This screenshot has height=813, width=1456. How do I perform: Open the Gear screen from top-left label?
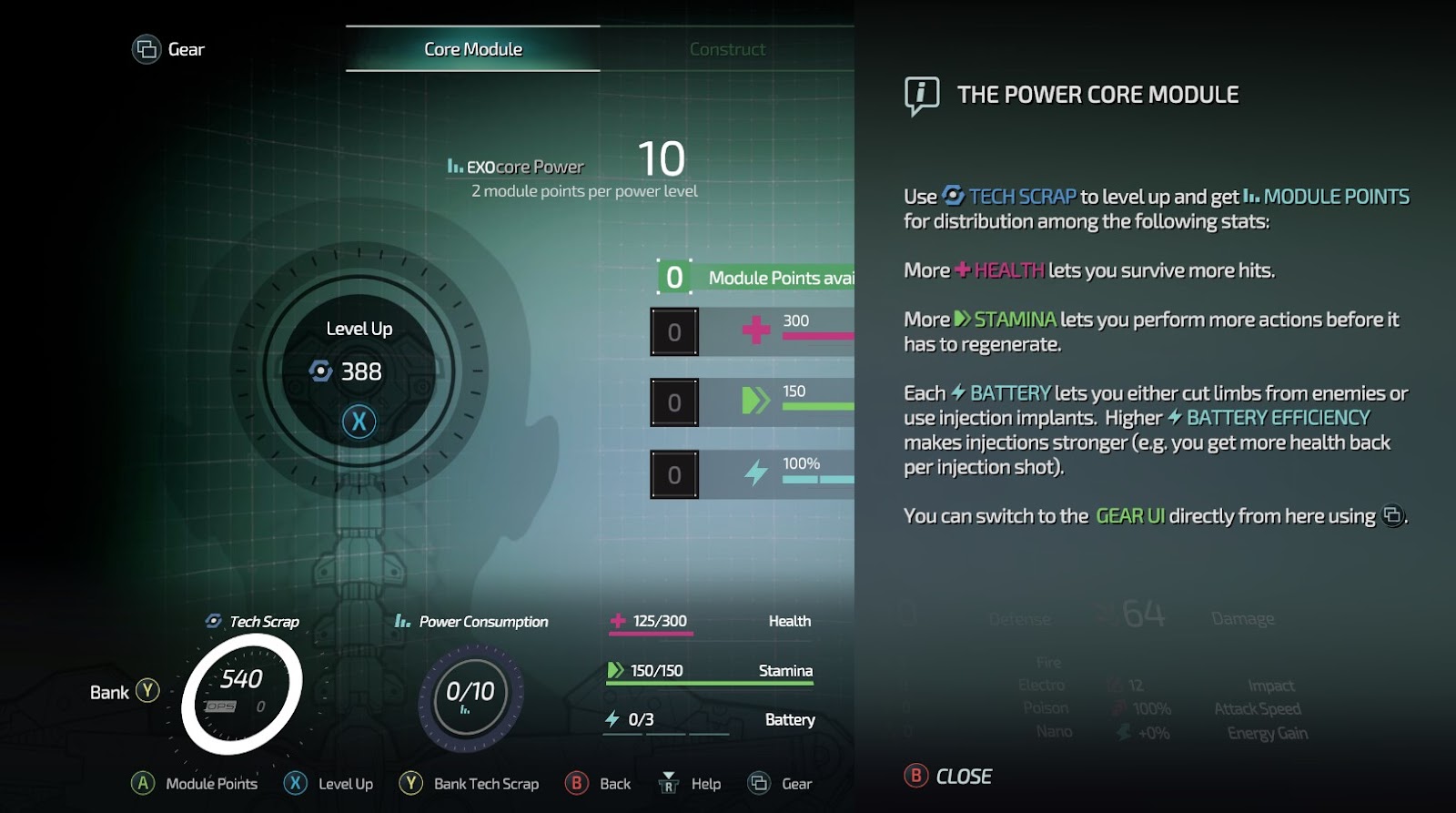[169, 49]
